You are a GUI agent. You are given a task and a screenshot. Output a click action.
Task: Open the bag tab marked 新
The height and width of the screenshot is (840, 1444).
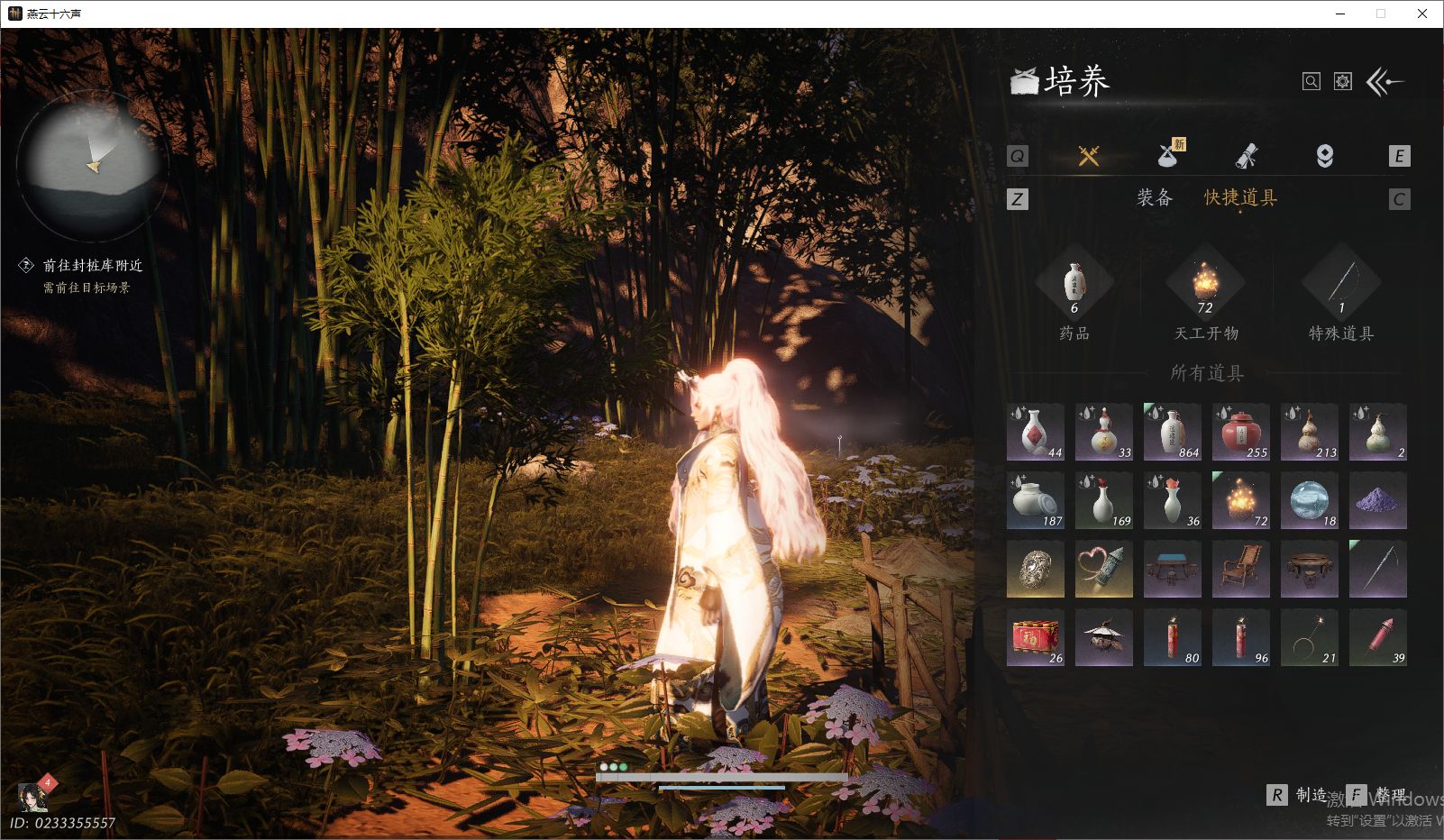(x=1168, y=156)
